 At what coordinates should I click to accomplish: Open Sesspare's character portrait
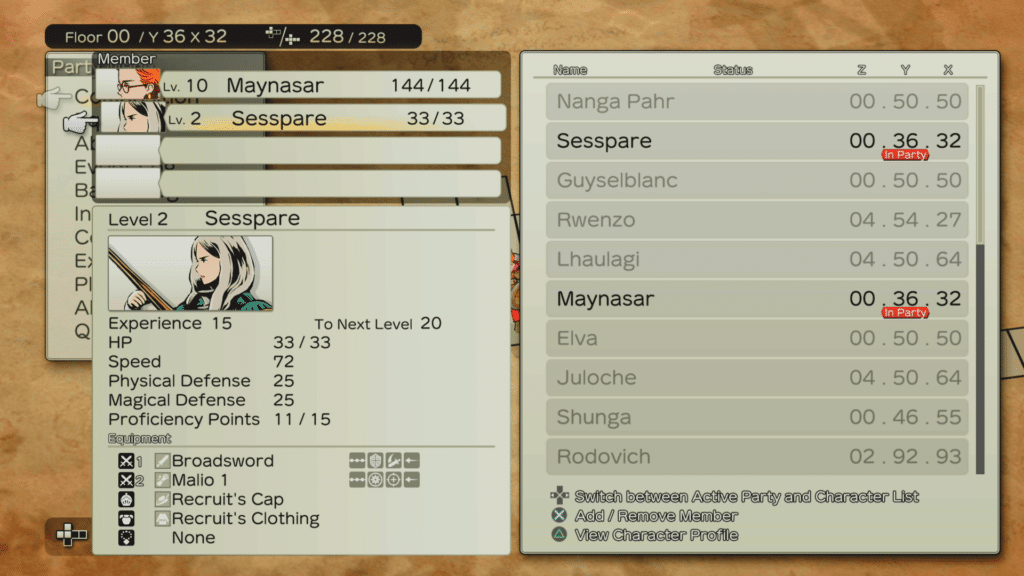point(190,273)
